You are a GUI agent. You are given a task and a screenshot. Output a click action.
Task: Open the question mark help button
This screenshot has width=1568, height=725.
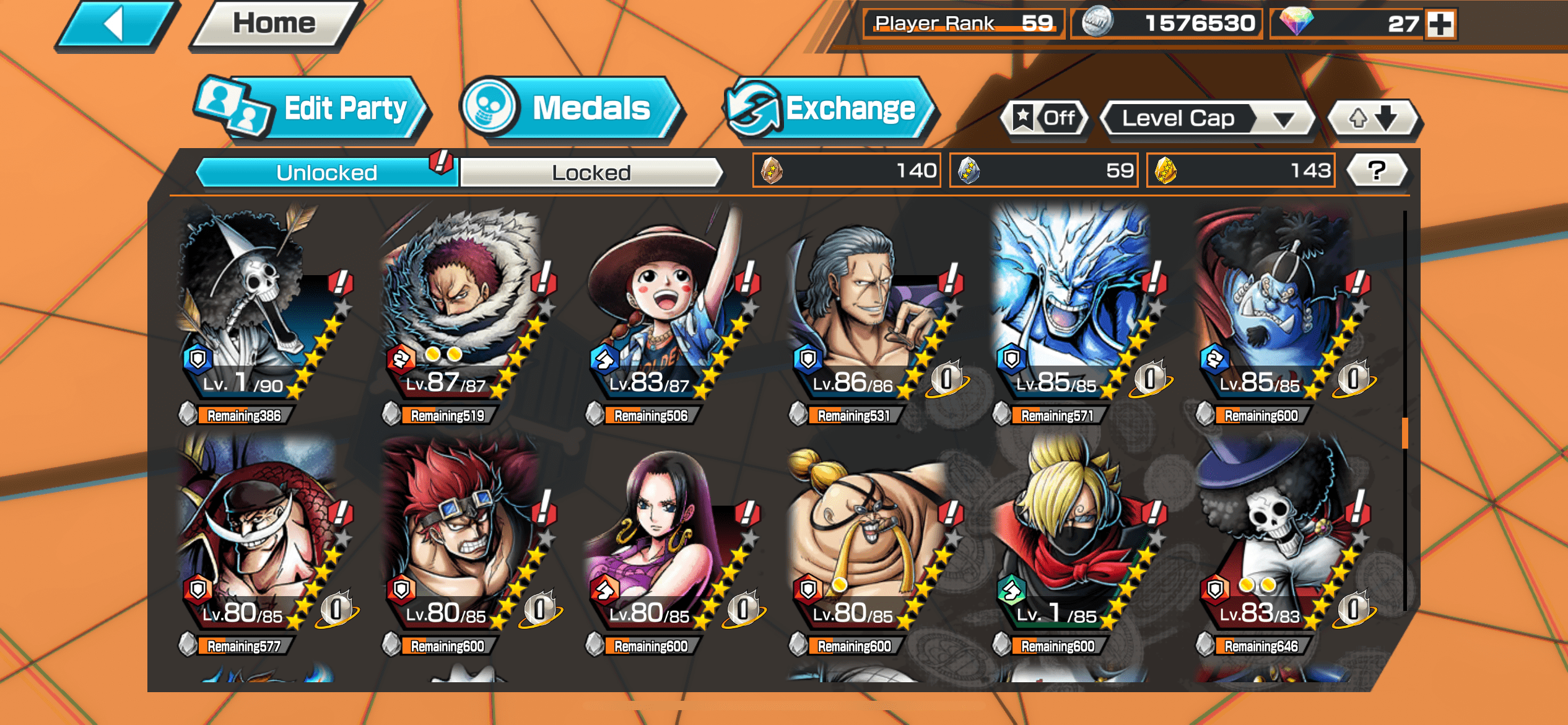(x=1377, y=170)
